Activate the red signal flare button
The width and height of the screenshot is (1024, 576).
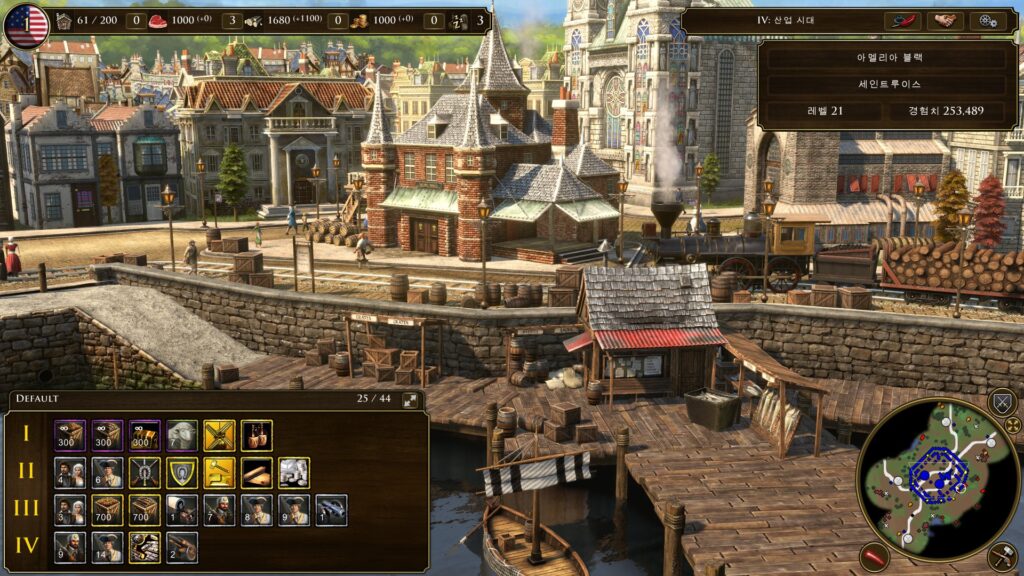click(875, 557)
